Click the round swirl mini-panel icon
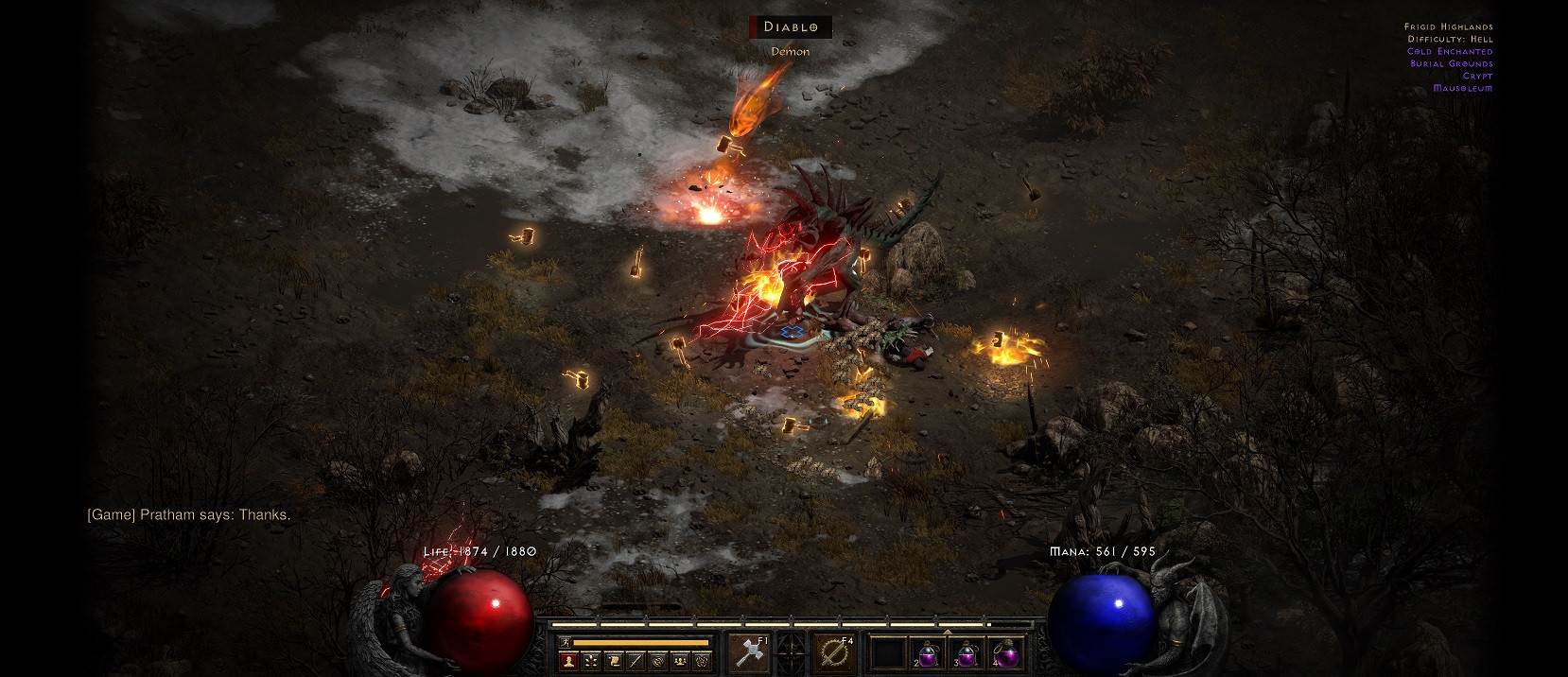The image size is (1568, 677). 658,661
